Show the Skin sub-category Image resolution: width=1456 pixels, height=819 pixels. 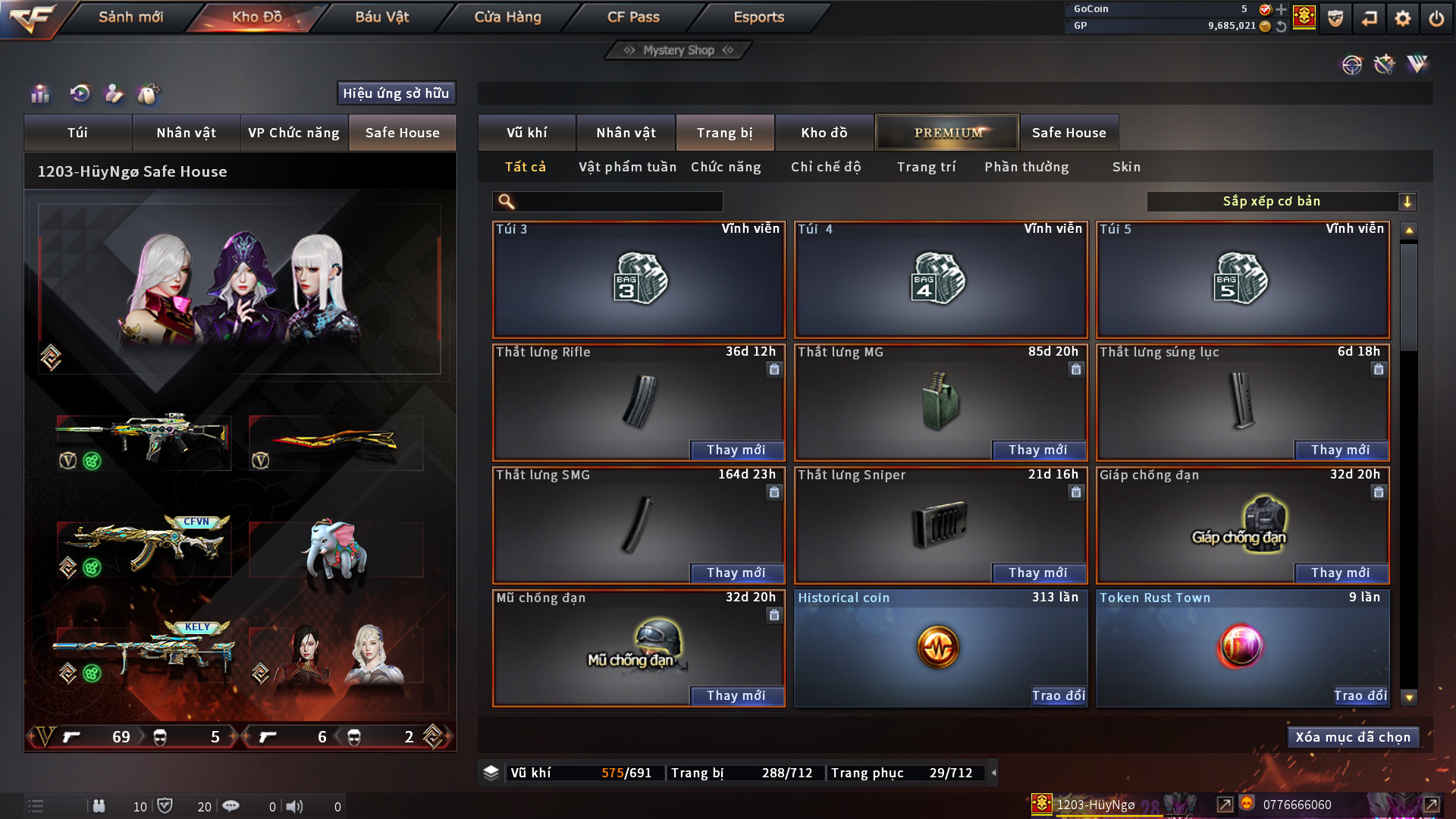(x=1126, y=167)
